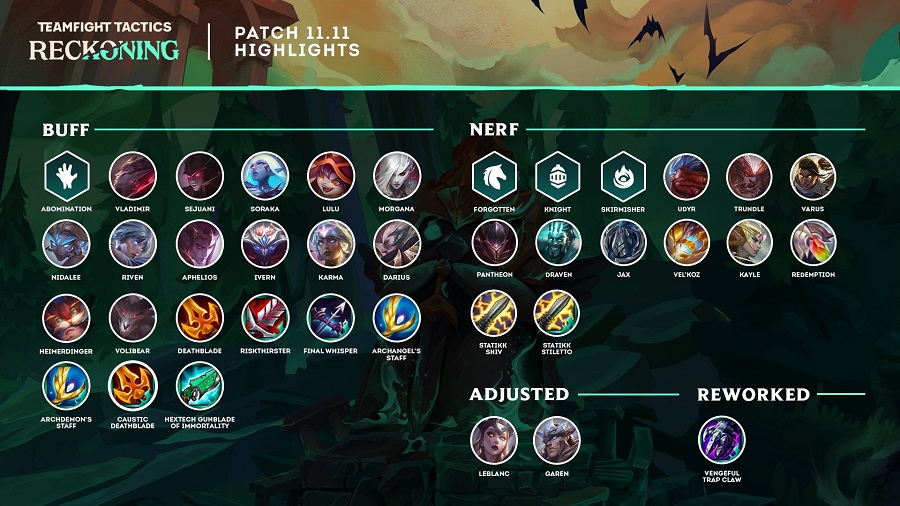This screenshot has width=900, height=506.
Task: Choose the Statikk Shiv item icon
Action: [x=494, y=313]
